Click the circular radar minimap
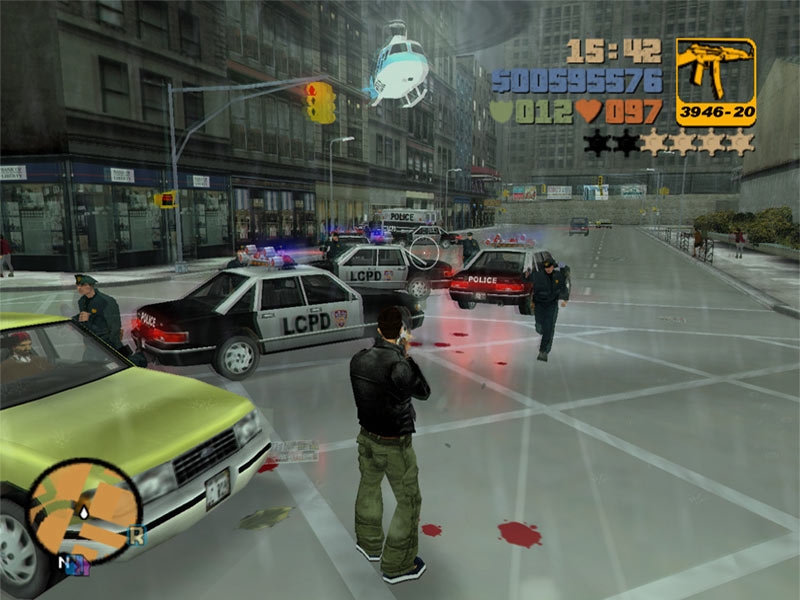This screenshot has height=600, width=800. pos(84,512)
